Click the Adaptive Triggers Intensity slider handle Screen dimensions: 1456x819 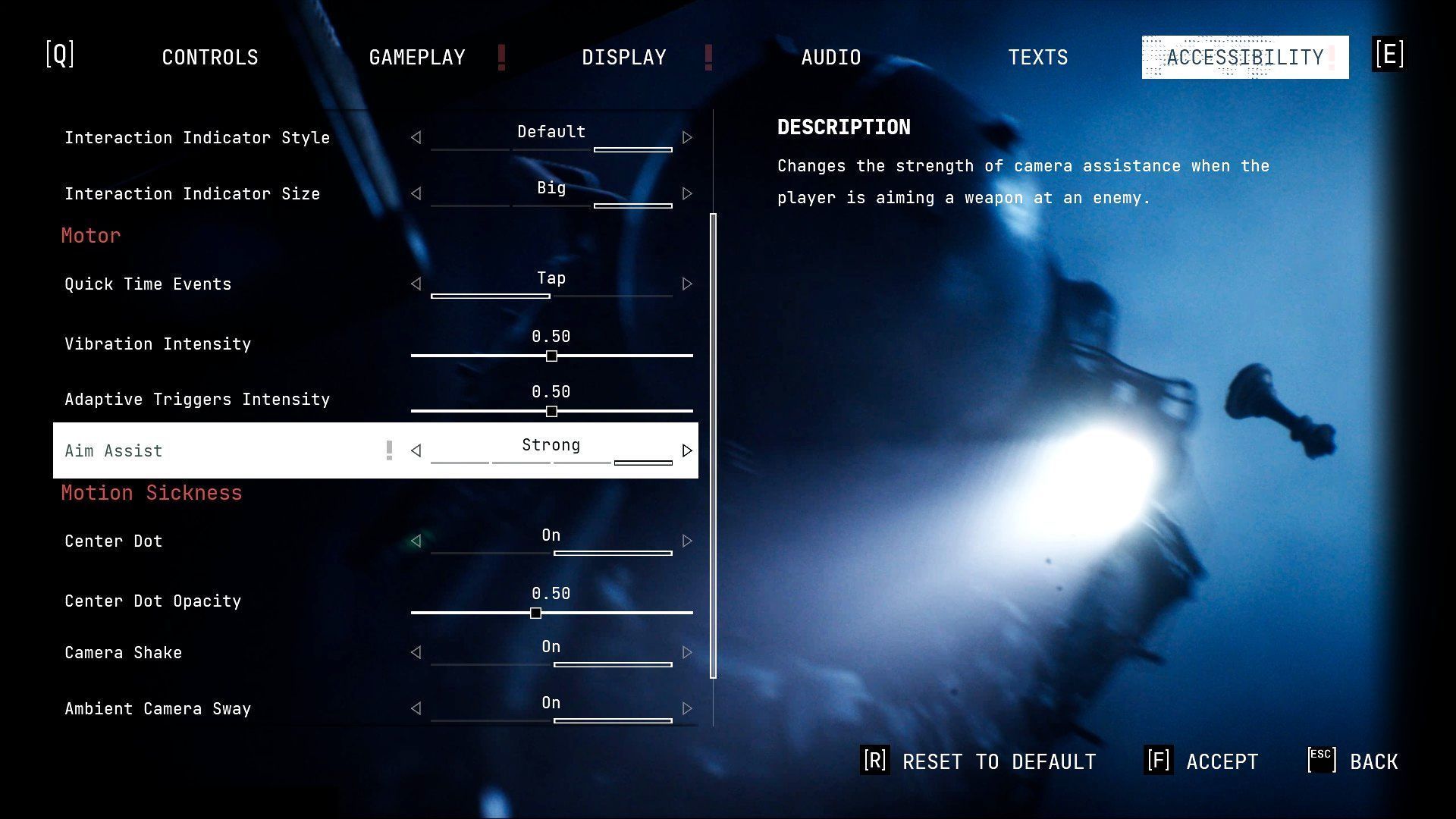551,411
